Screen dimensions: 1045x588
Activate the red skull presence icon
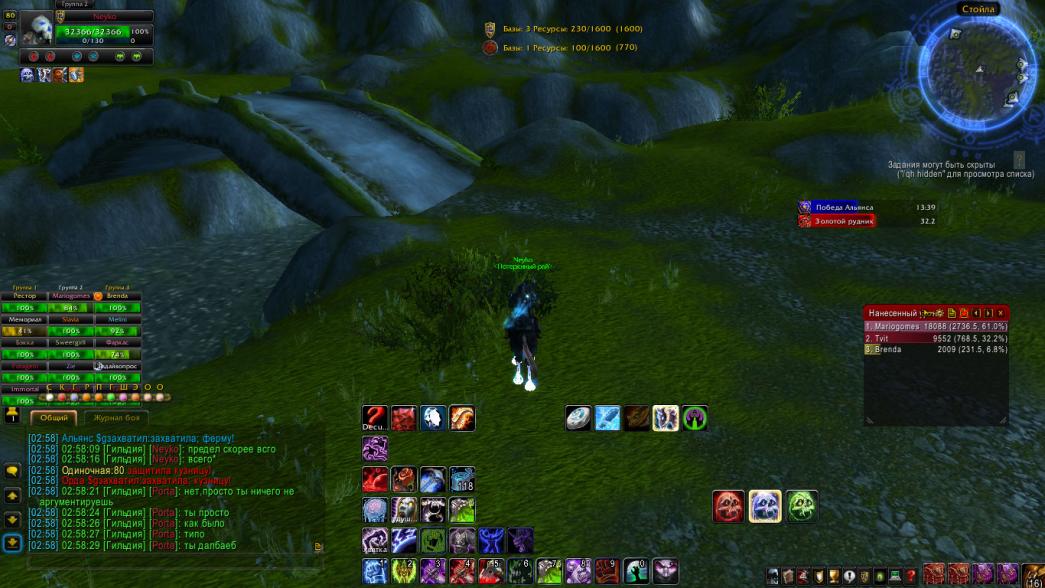[x=728, y=506]
